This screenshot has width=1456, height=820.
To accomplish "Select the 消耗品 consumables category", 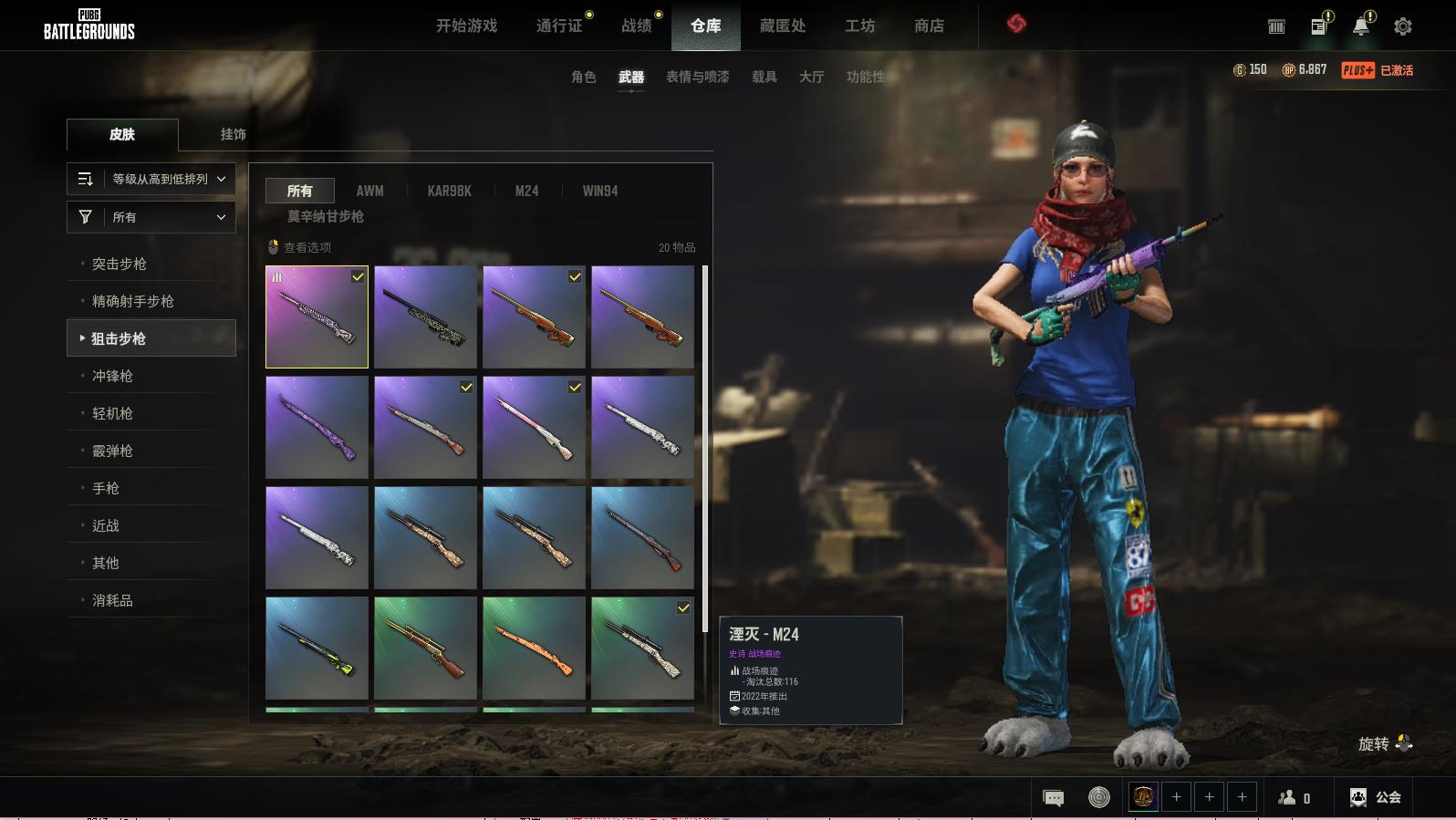I will click(x=112, y=600).
